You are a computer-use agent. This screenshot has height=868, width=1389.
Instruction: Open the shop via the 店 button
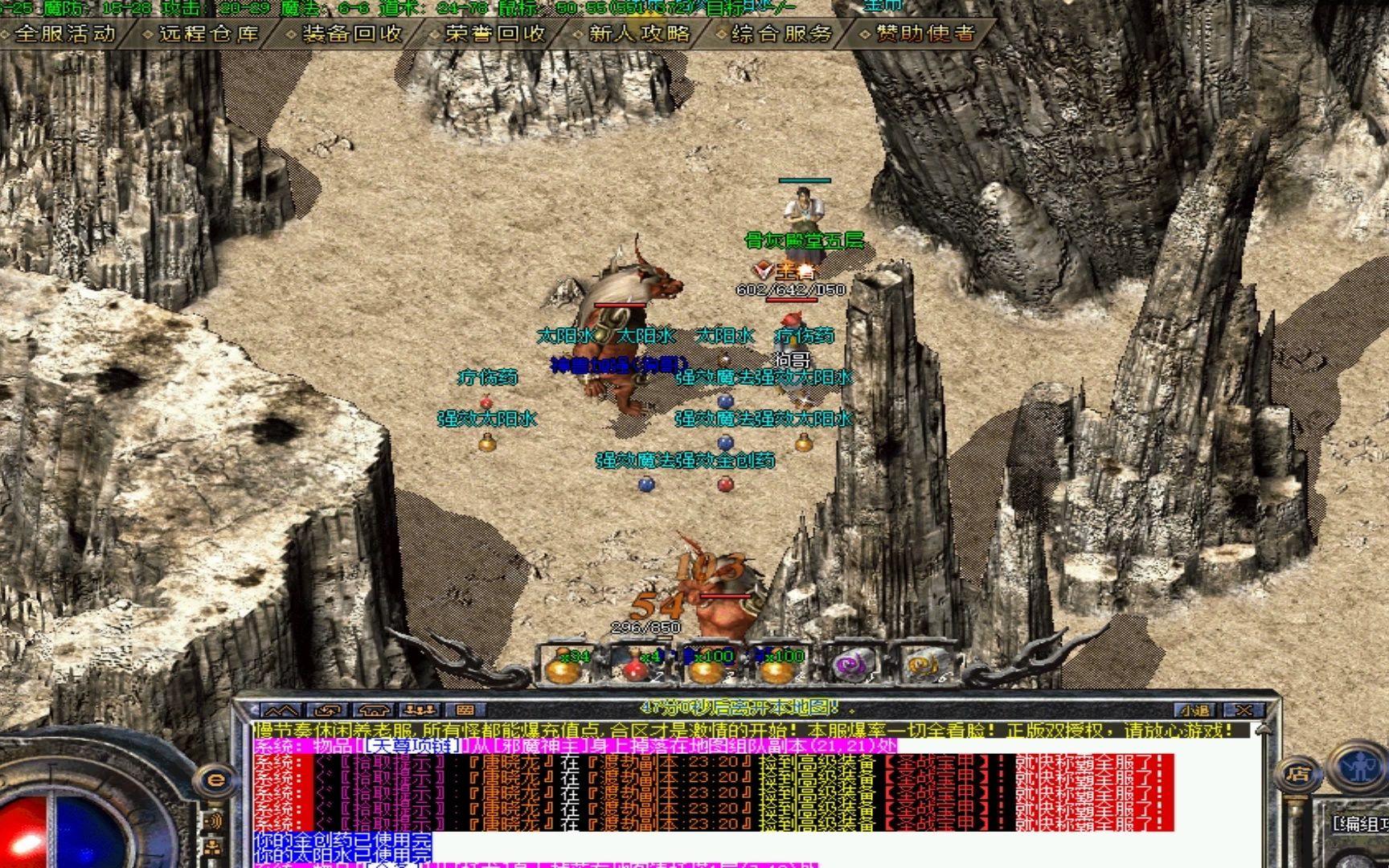[x=1297, y=775]
